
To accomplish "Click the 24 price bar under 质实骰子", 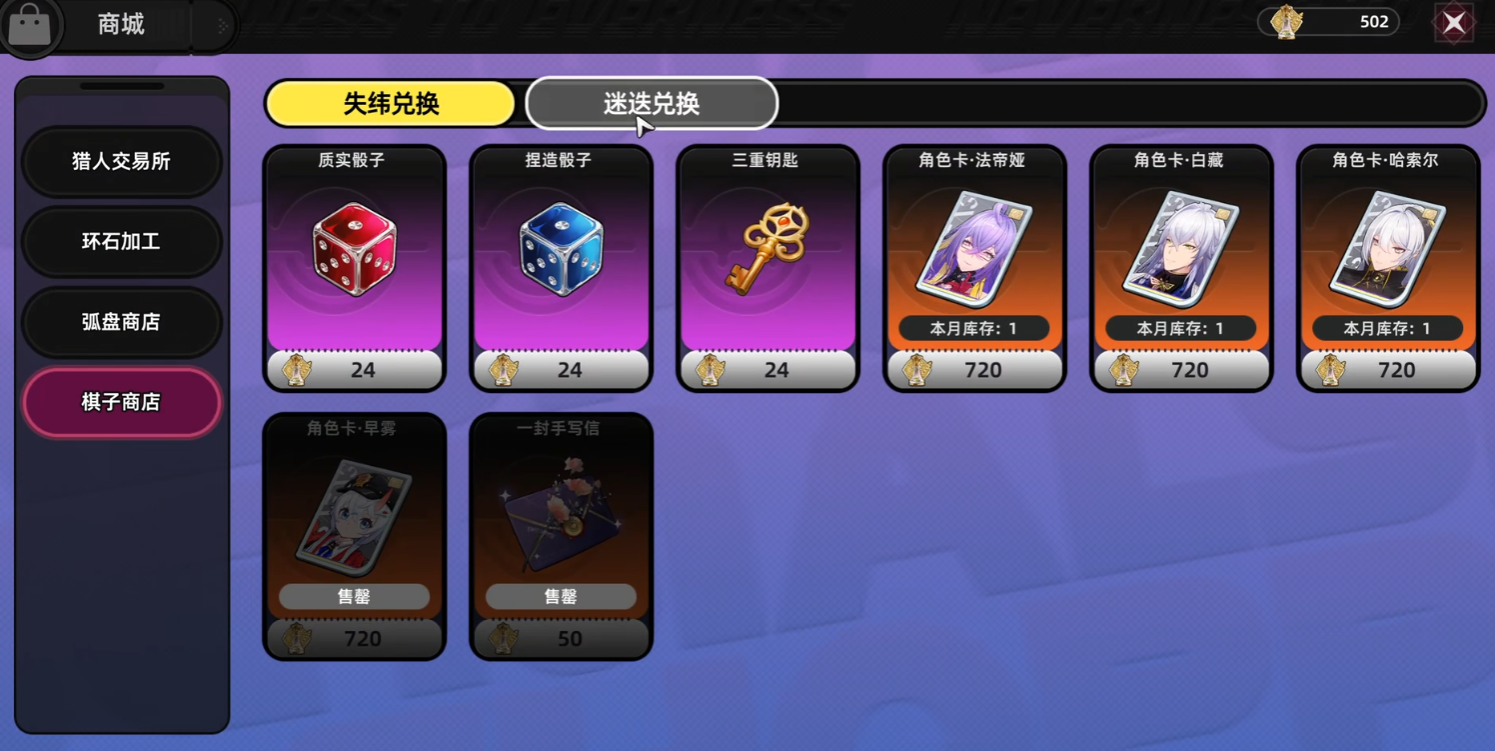I will pyautogui.click(x=355, y=369).
